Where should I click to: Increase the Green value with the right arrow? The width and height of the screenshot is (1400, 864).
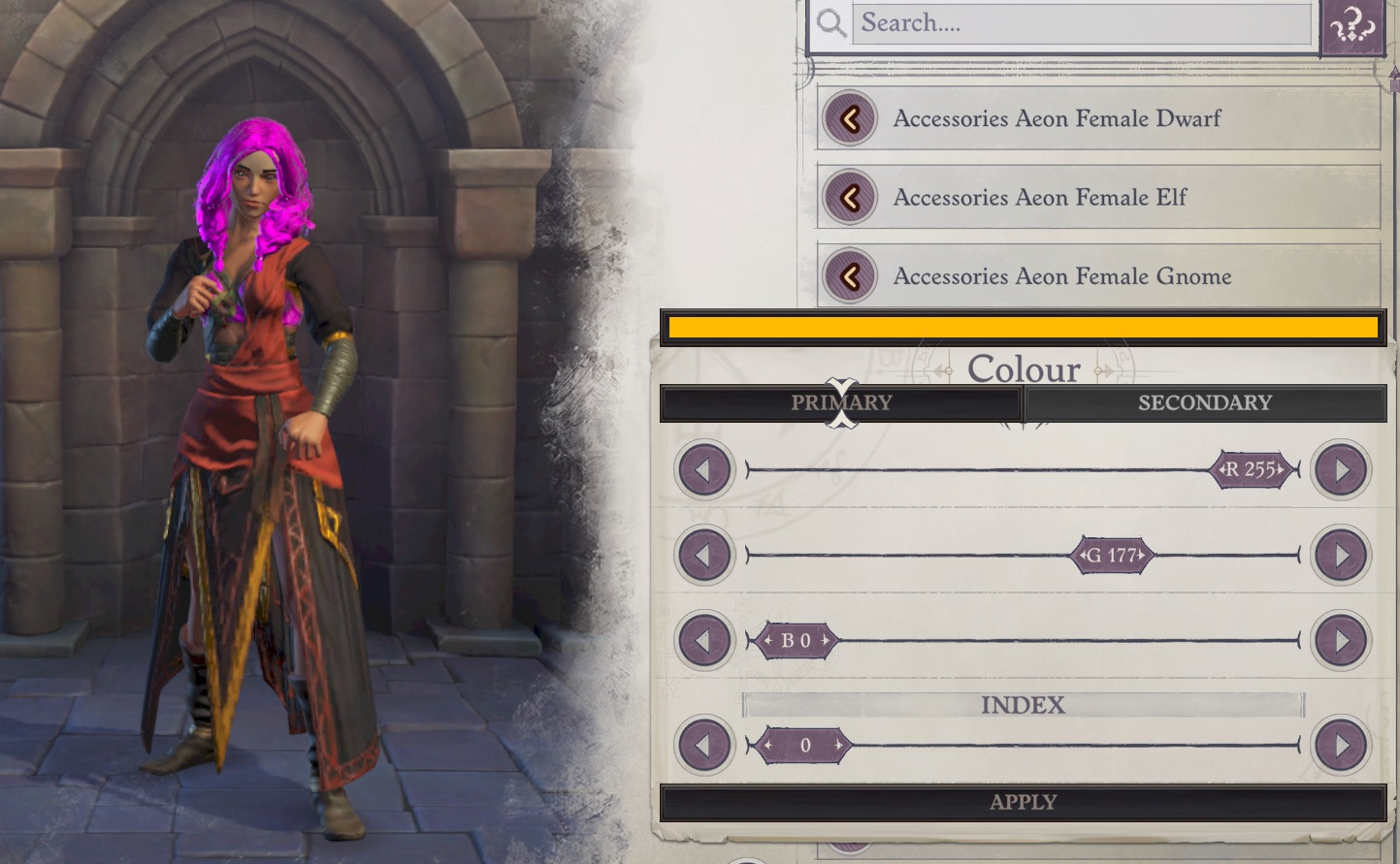click(x=1342, y=556)
